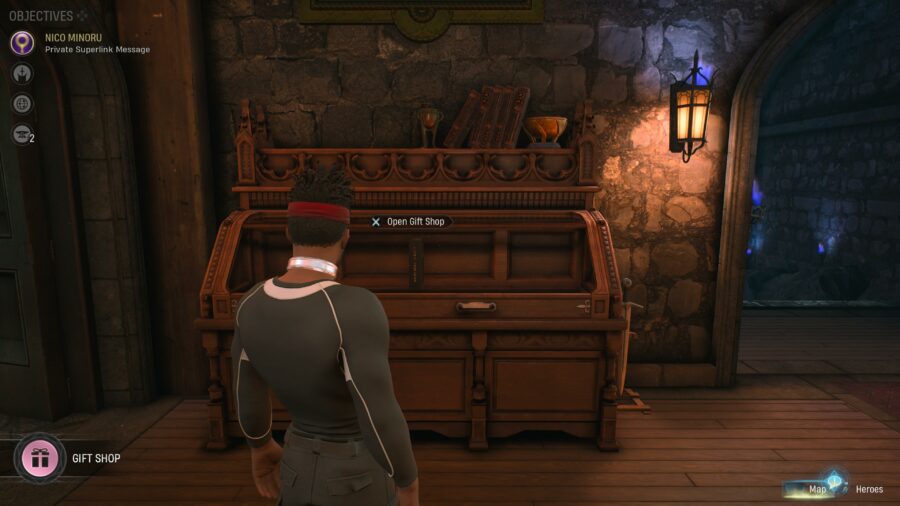The image size is (900, 506).
Task: Click the pink Gift Shop icon
Action: 40,459
